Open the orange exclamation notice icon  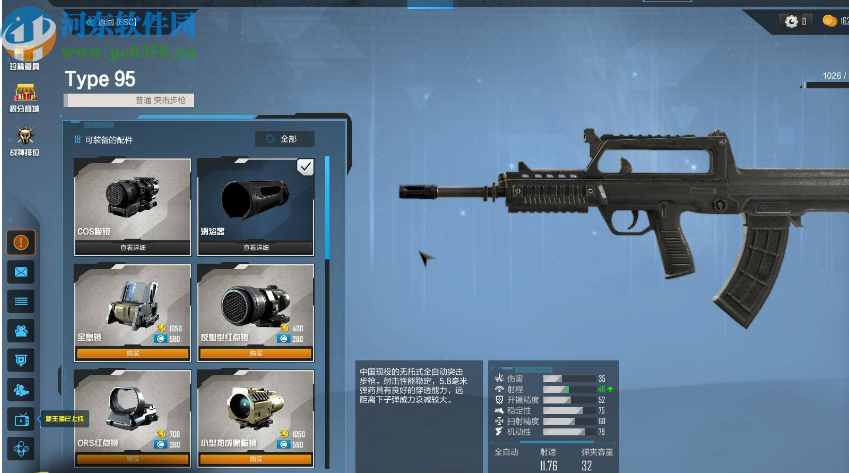click(x=22, y=241)
